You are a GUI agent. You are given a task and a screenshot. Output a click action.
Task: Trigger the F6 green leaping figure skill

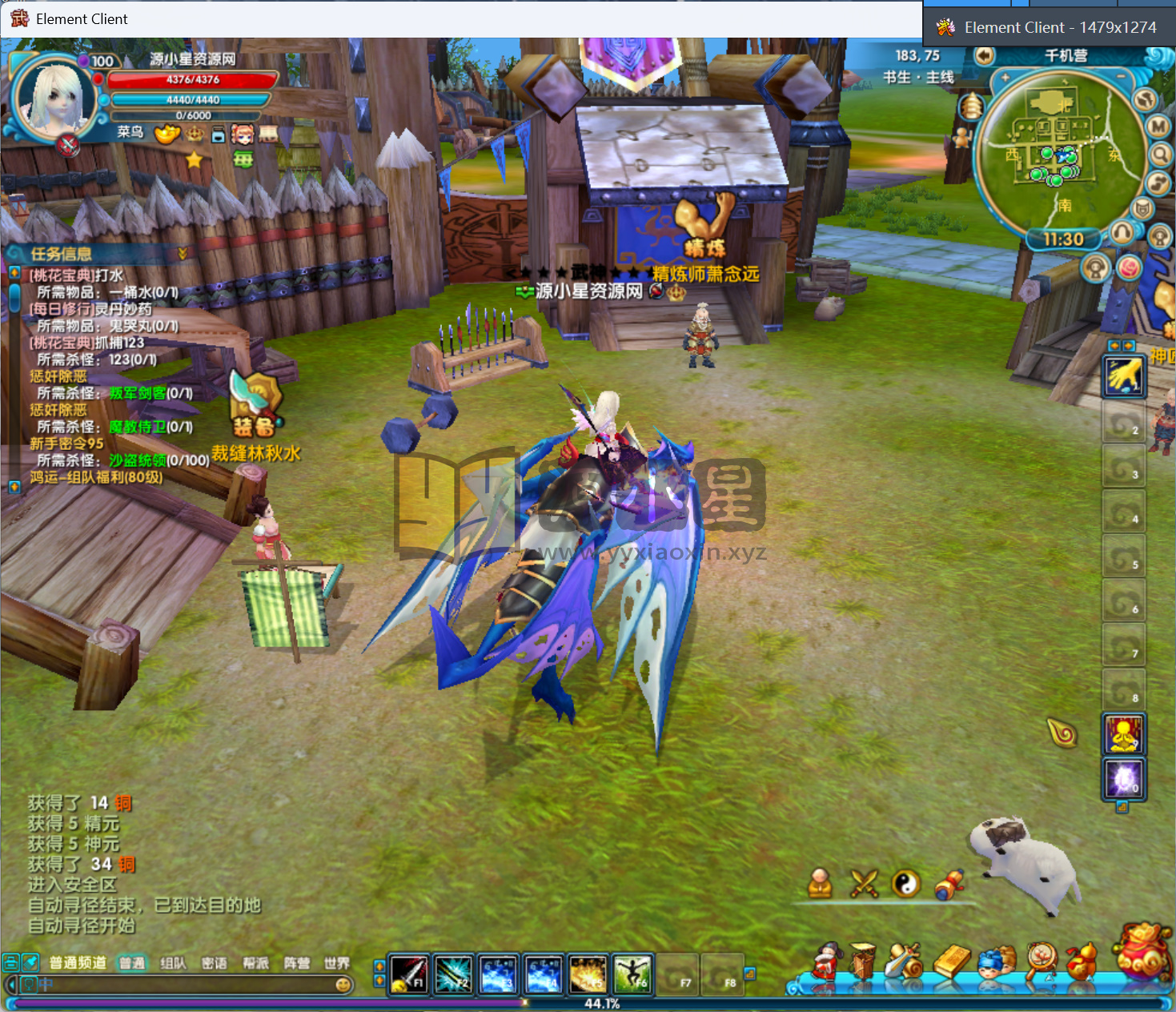pos(632,974)
